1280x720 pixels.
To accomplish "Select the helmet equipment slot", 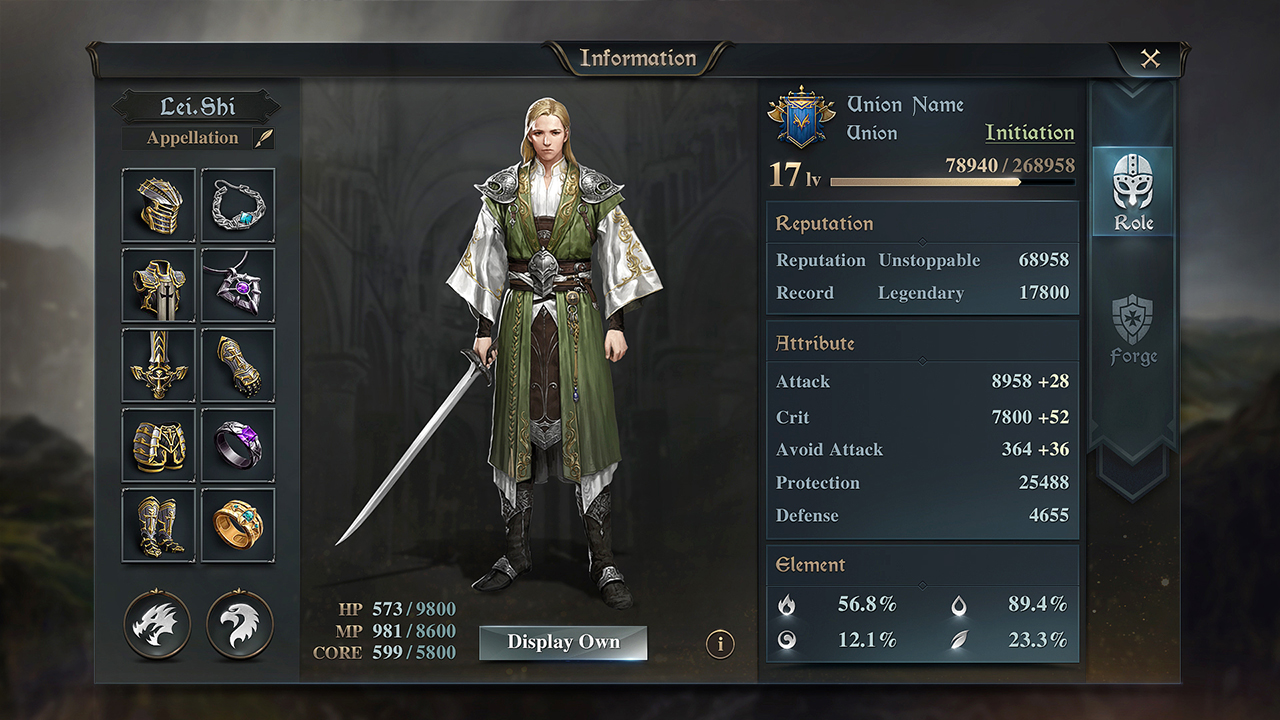I will (x=159, y=205).
